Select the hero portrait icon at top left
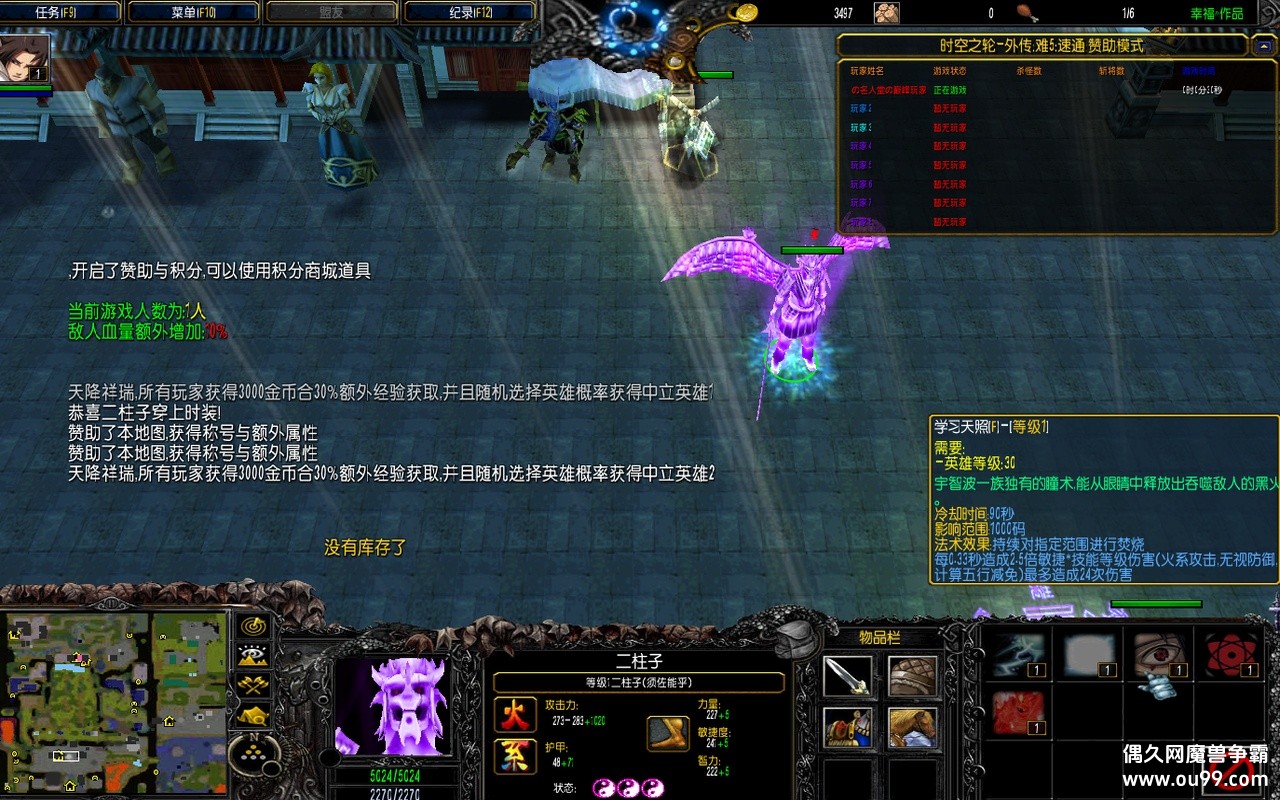 [x=25, y=59]
